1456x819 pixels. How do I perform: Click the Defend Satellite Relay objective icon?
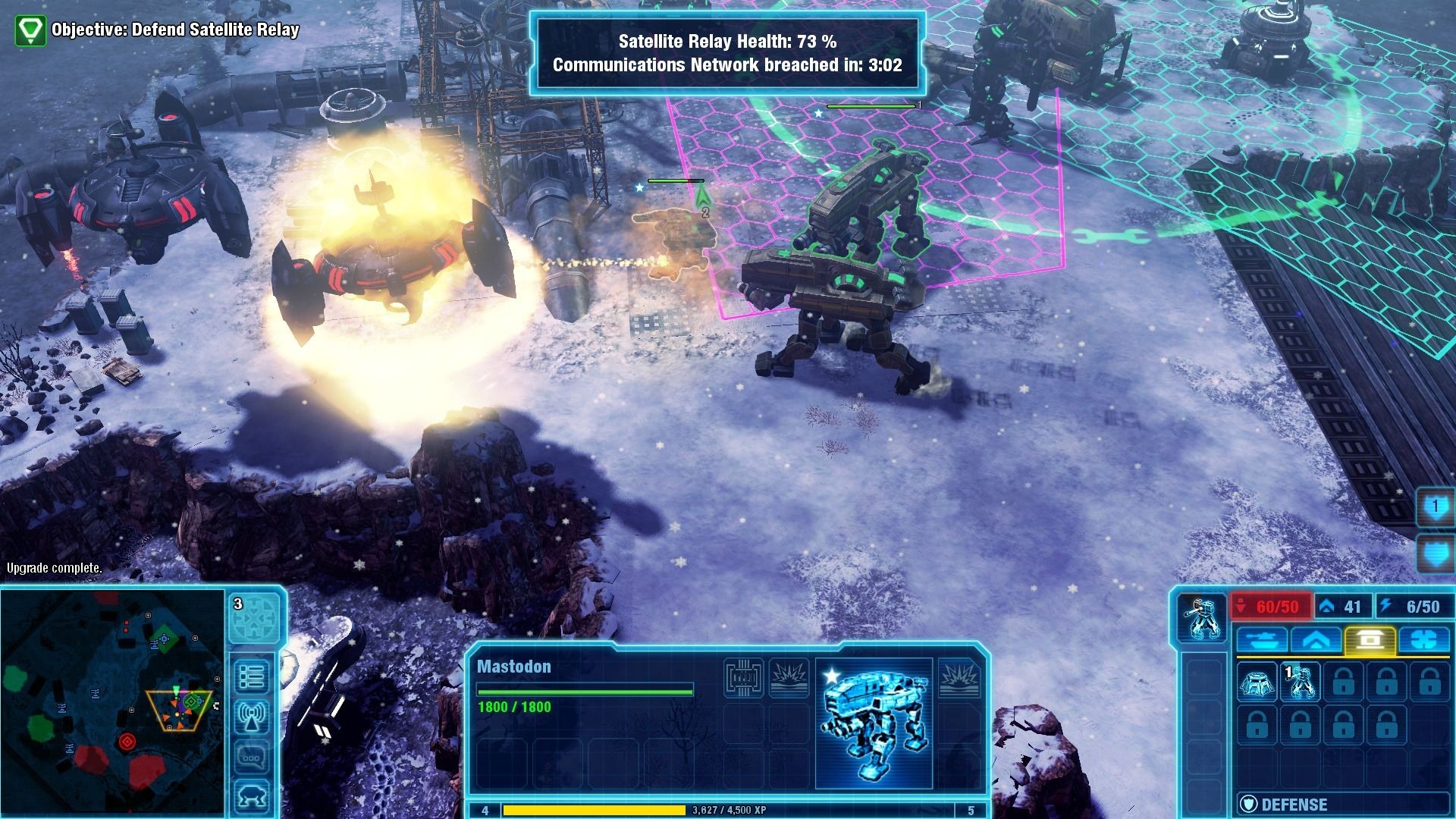[x=30, y=30]
